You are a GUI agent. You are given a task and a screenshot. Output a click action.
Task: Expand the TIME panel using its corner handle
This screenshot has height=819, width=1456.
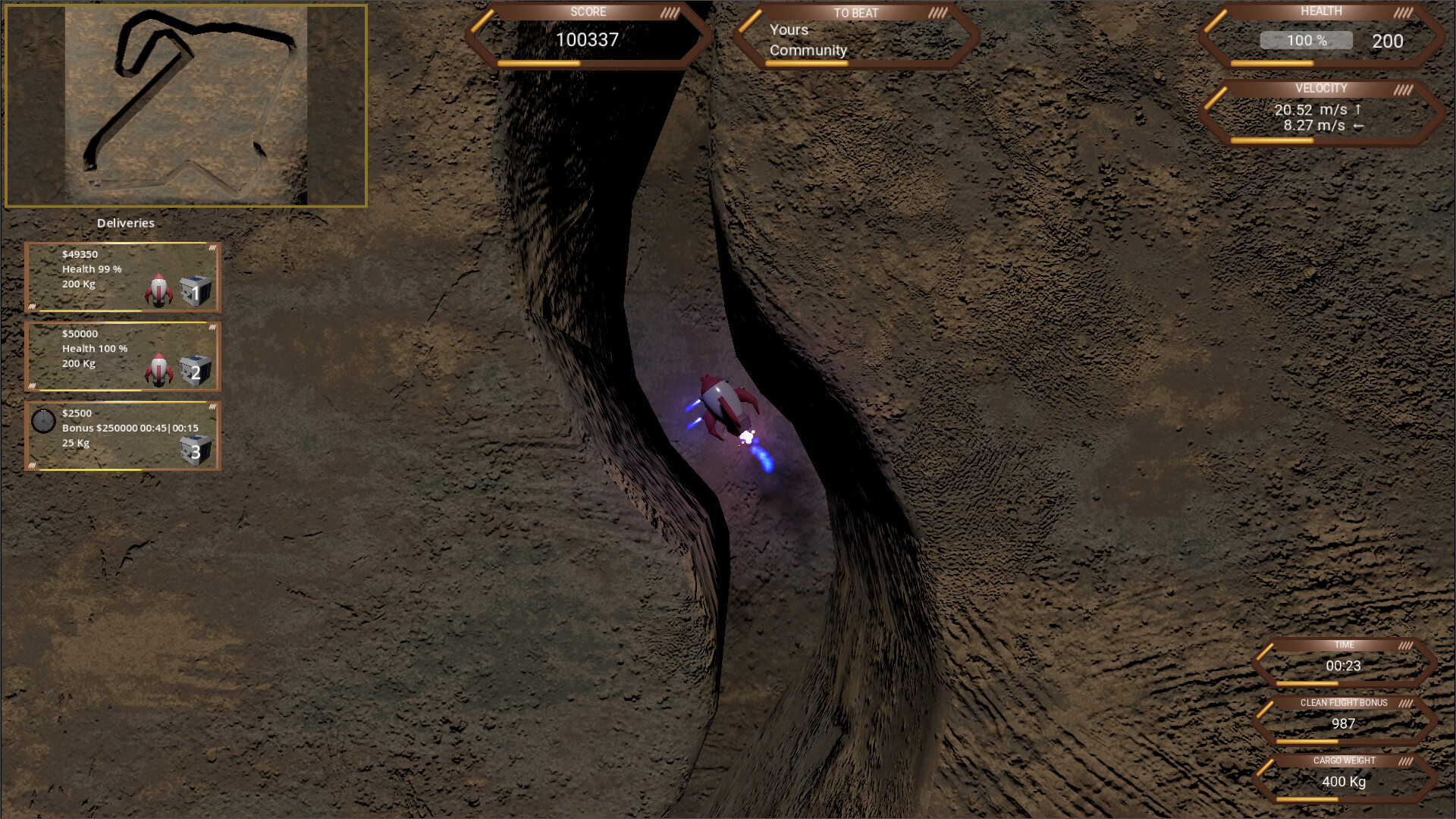click(1404, 645)
